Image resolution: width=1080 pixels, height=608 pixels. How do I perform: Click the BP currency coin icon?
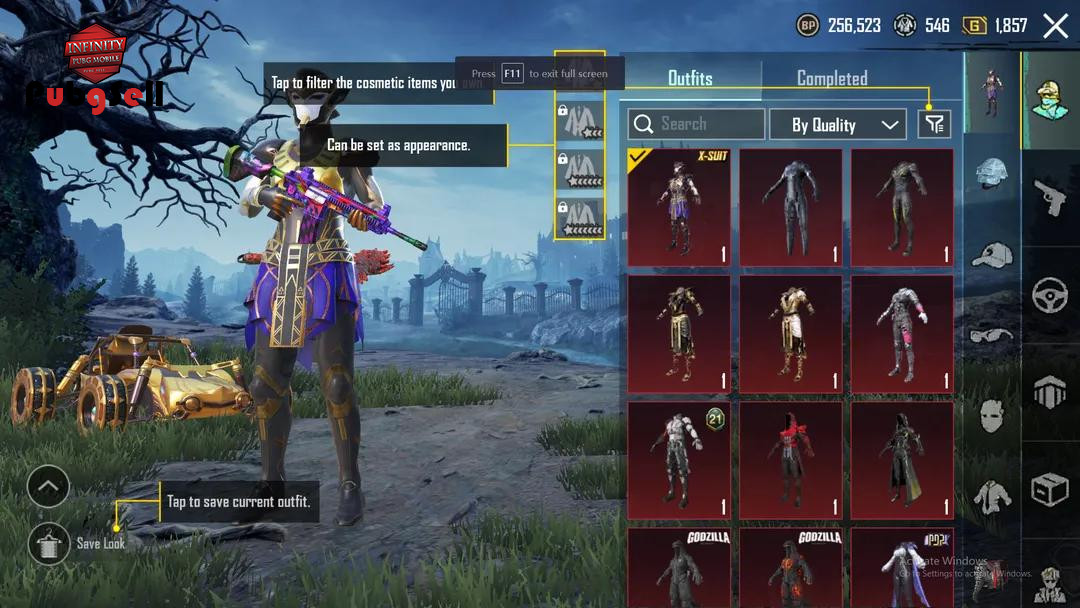pos(807,26)
